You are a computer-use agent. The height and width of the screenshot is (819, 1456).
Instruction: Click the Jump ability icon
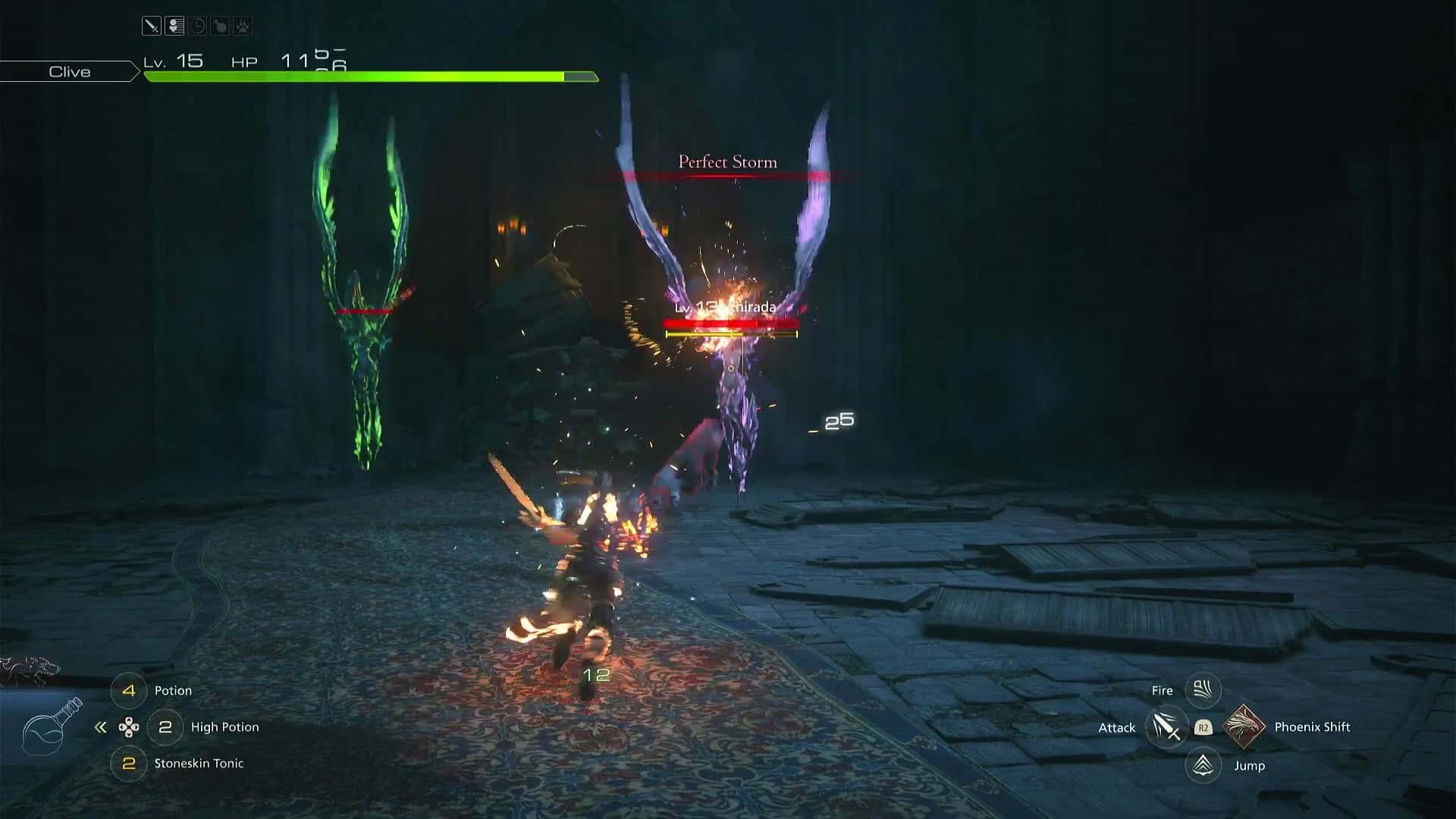[1203, 766]
